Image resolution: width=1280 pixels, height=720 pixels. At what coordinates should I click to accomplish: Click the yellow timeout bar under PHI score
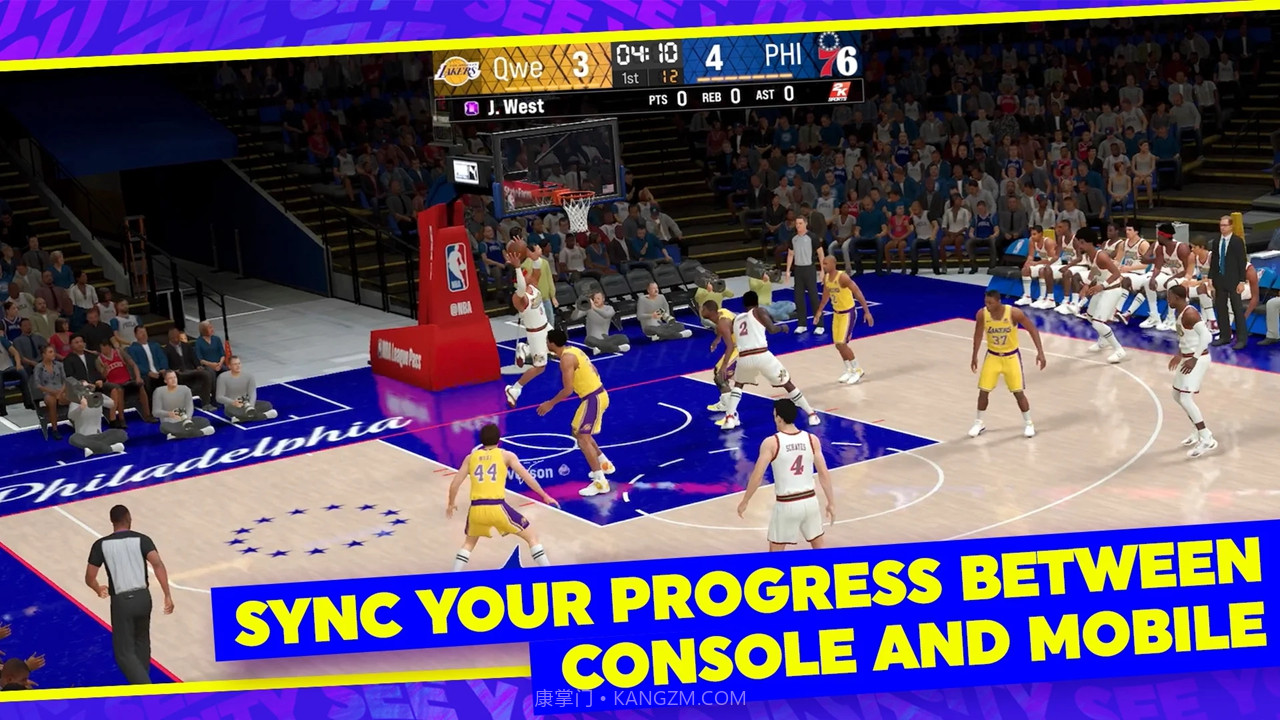(743, 76)
